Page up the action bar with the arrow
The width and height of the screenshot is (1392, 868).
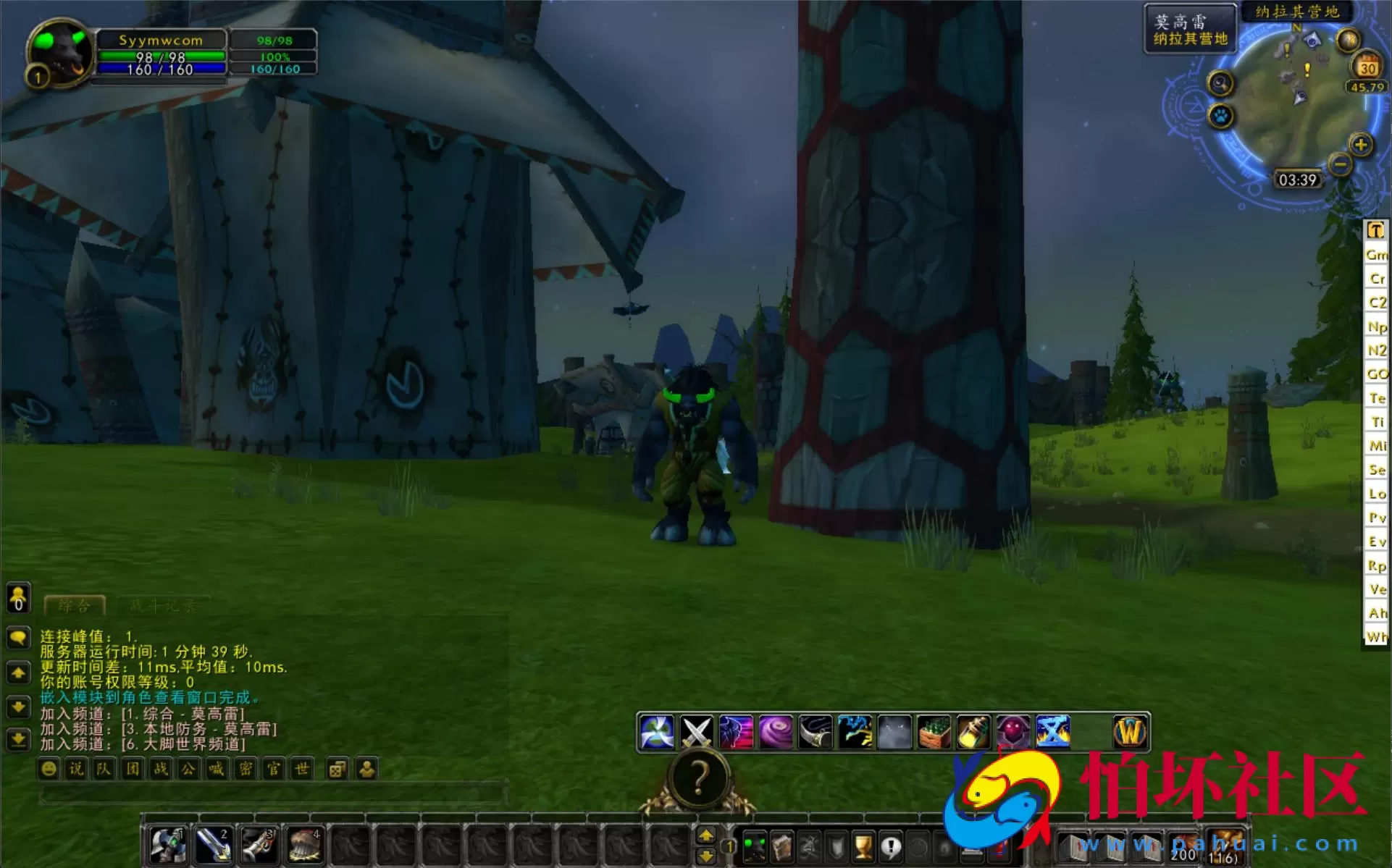tap(708, 834)
